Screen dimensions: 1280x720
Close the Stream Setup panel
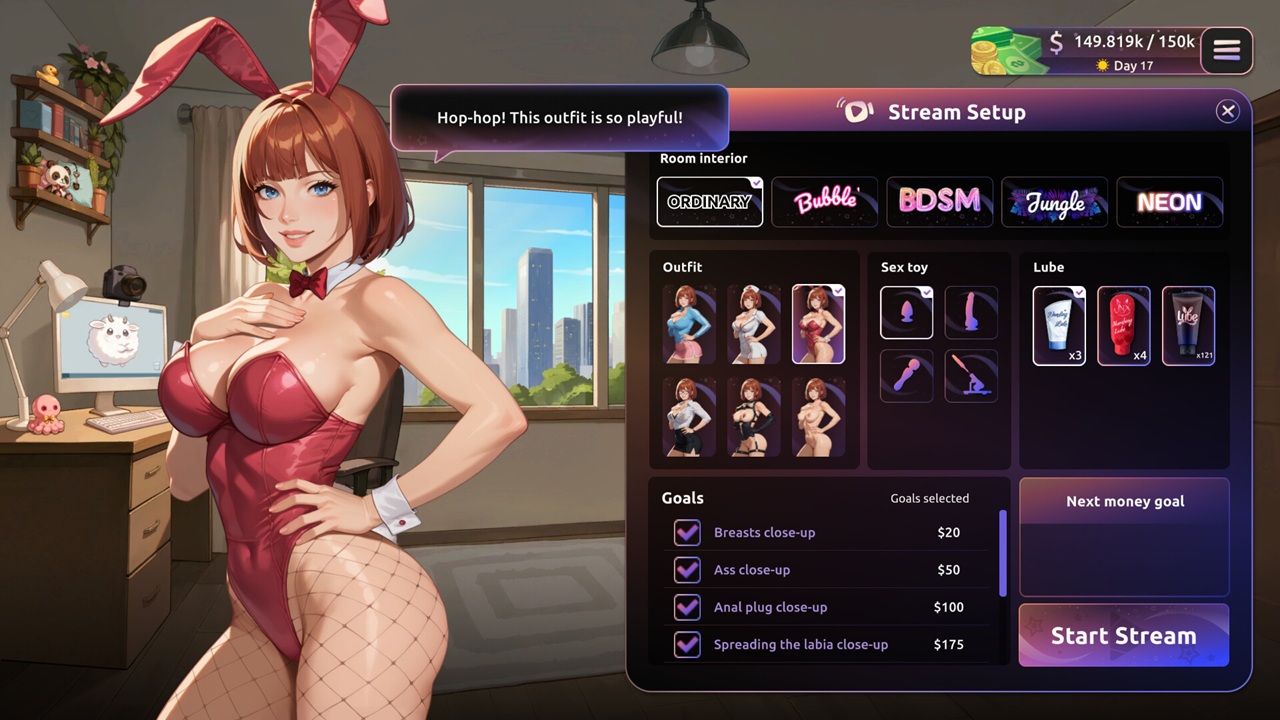1228,112
